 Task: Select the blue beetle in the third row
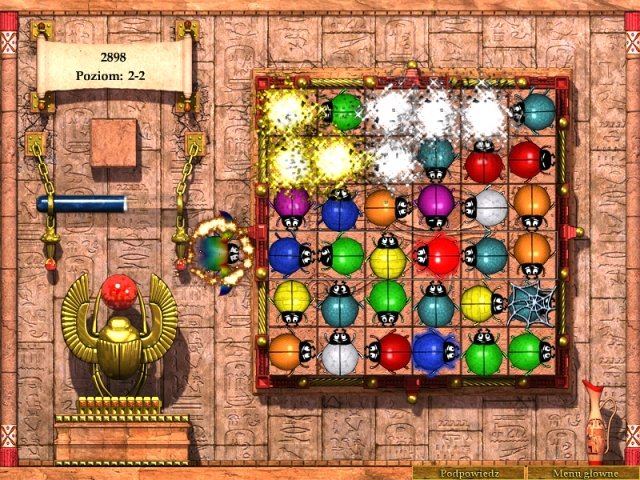339,210
